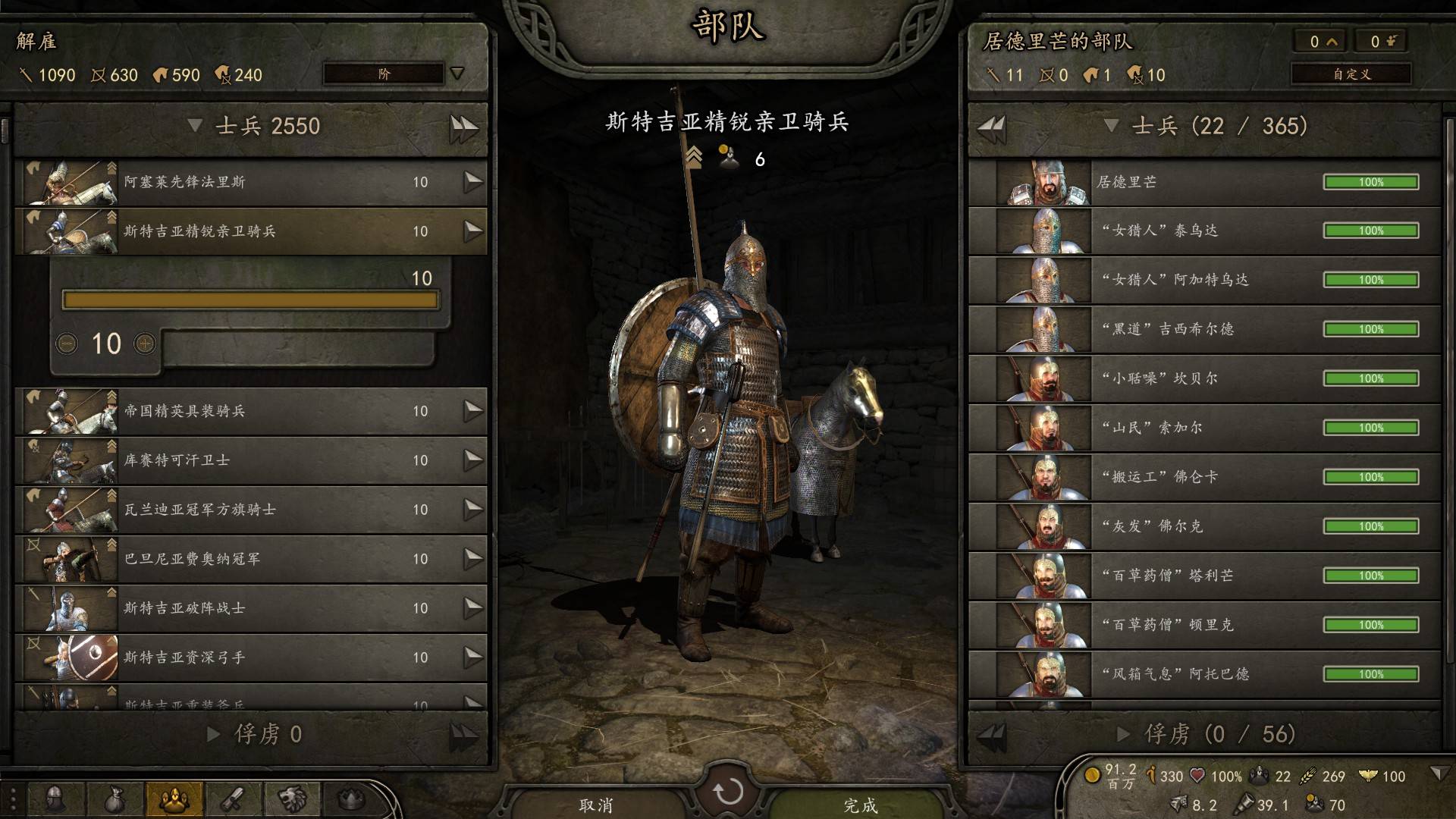Expand the left 俘虏 0 prisoners section
Screen dimensions: 1456x819
click(x=254, y=734)
